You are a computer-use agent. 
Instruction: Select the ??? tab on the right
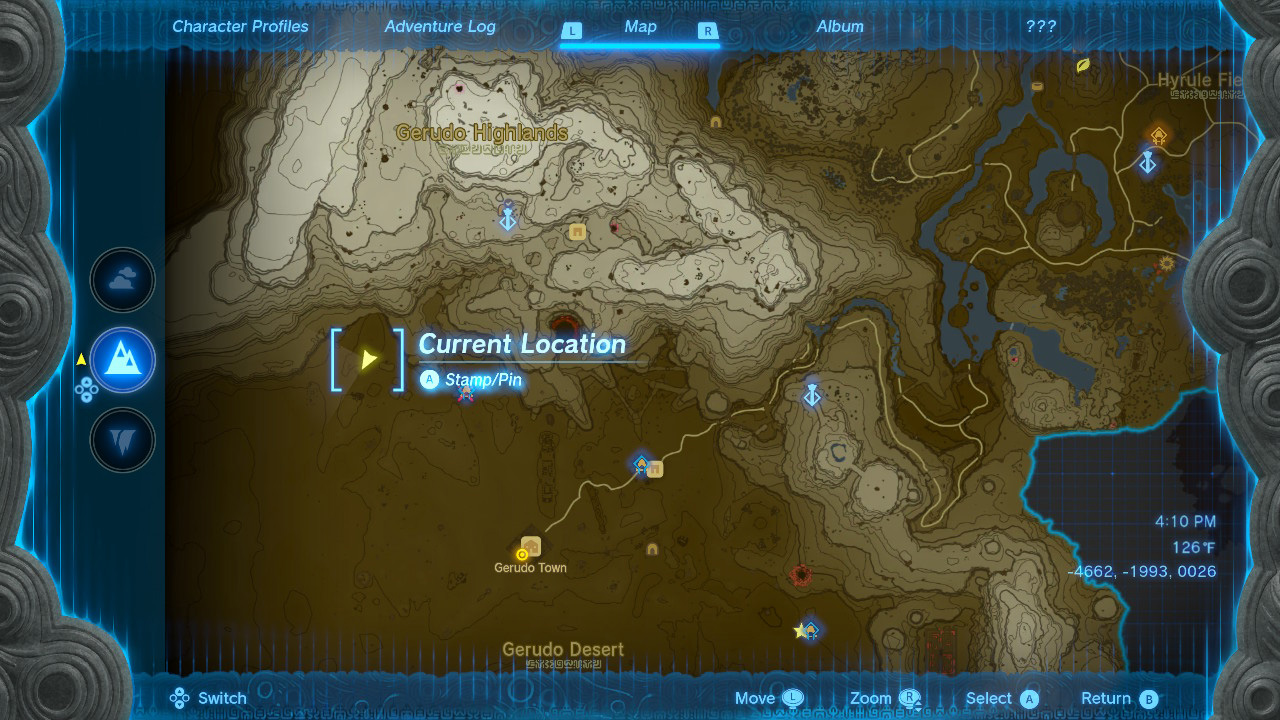1041,27
